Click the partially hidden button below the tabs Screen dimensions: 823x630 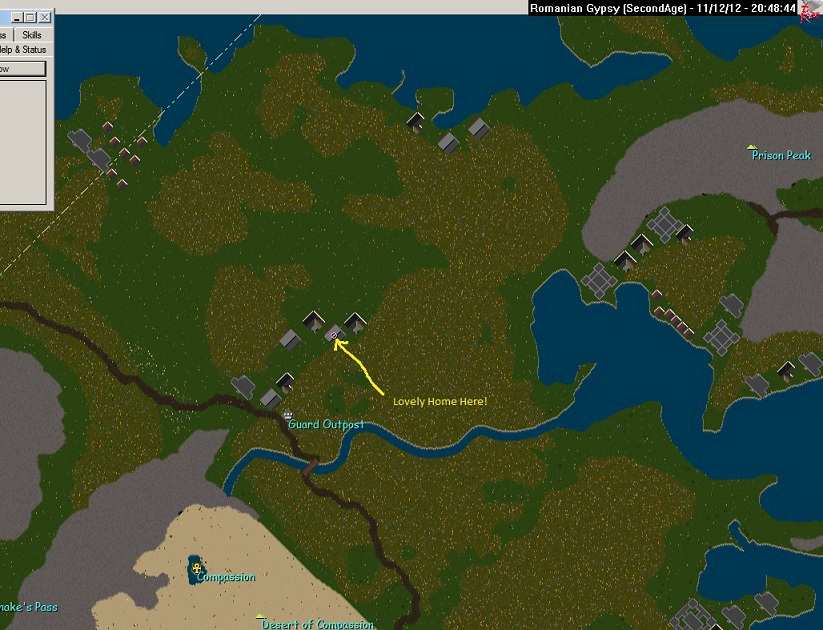point(22,69)
